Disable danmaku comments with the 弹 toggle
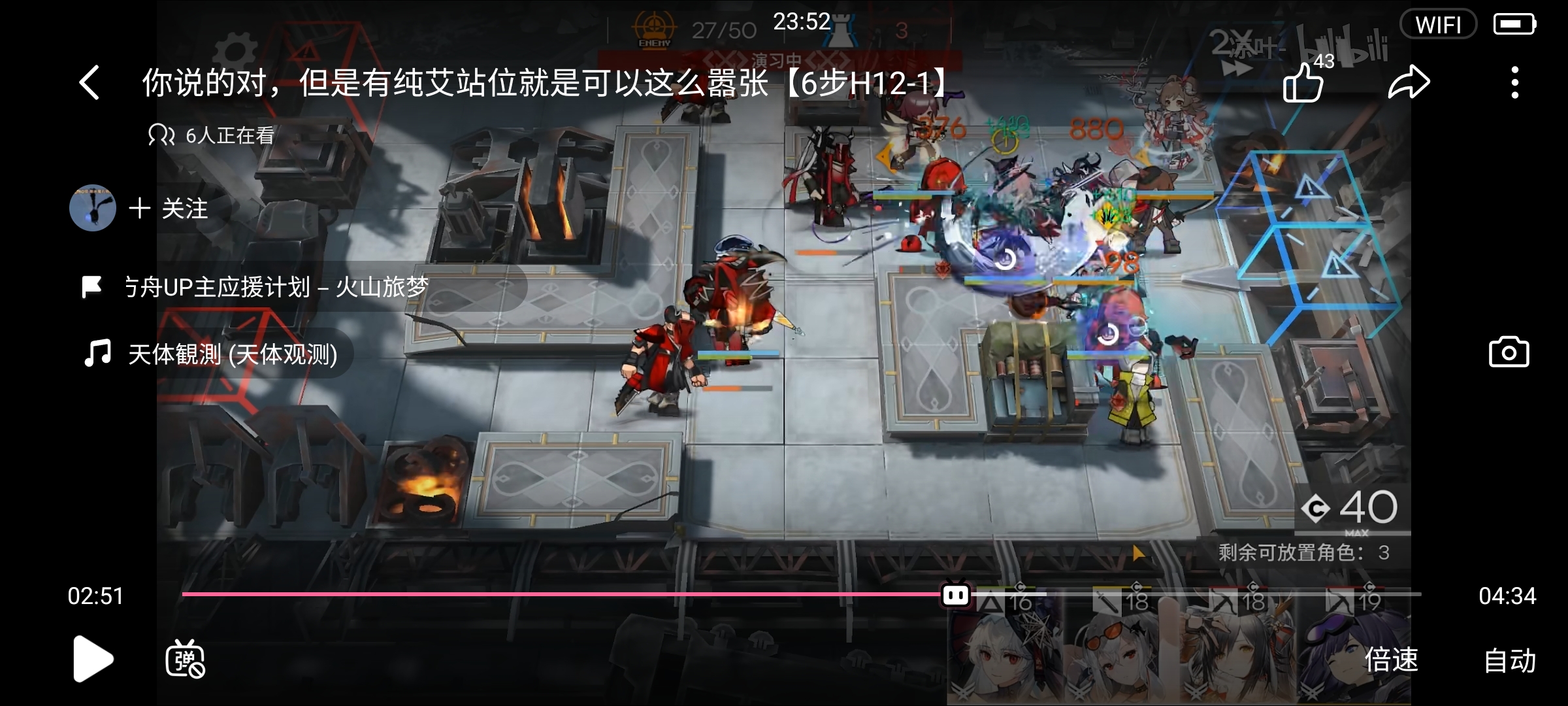 185,660
